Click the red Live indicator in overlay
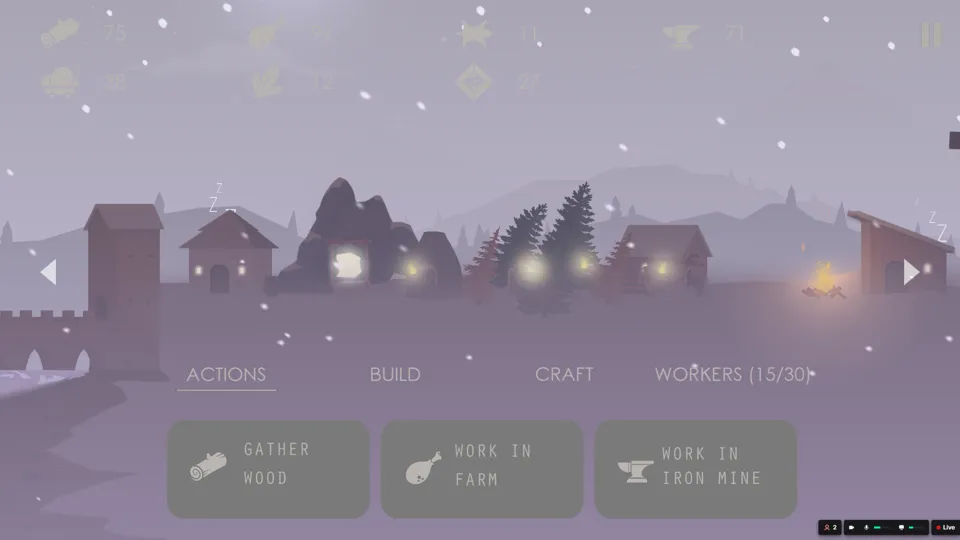Screen dimensions: 960x540 click(x=945, y=527)
